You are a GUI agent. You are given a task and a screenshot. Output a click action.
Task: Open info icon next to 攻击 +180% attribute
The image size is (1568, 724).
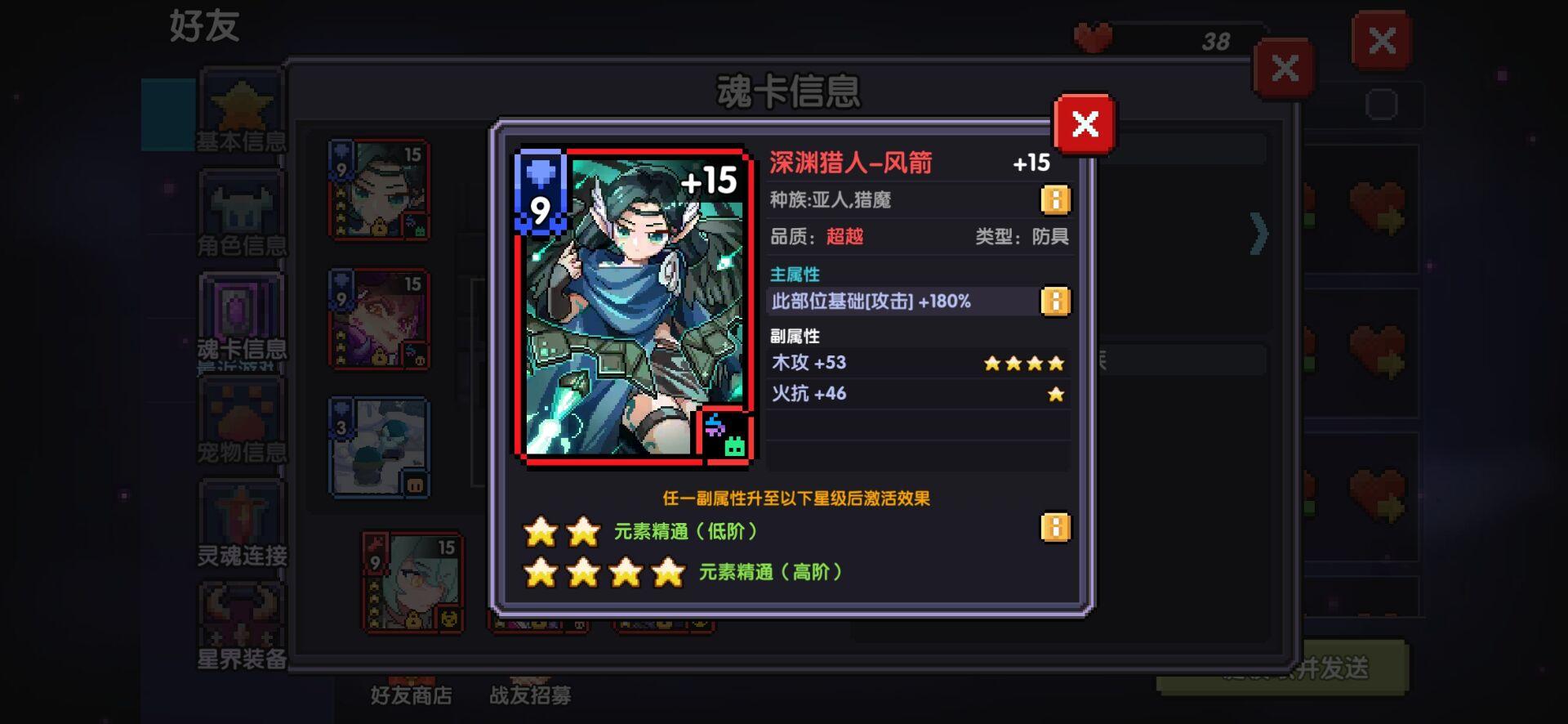pyautogui.click(x=1054, y=301)
